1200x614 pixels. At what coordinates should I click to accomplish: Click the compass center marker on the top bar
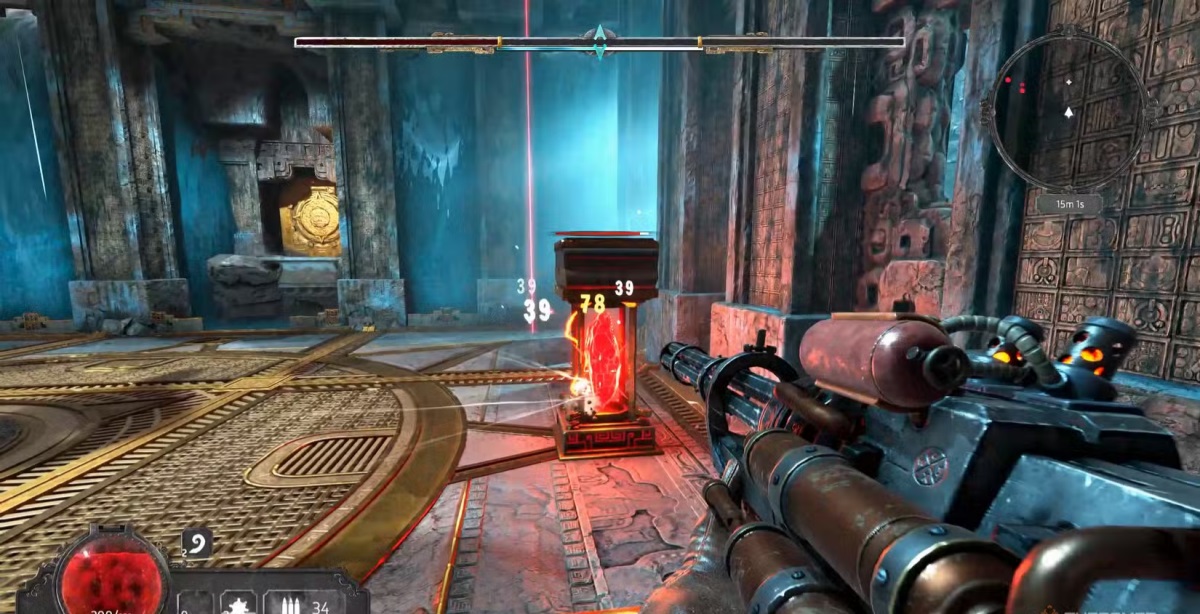[x=599, y=42]
